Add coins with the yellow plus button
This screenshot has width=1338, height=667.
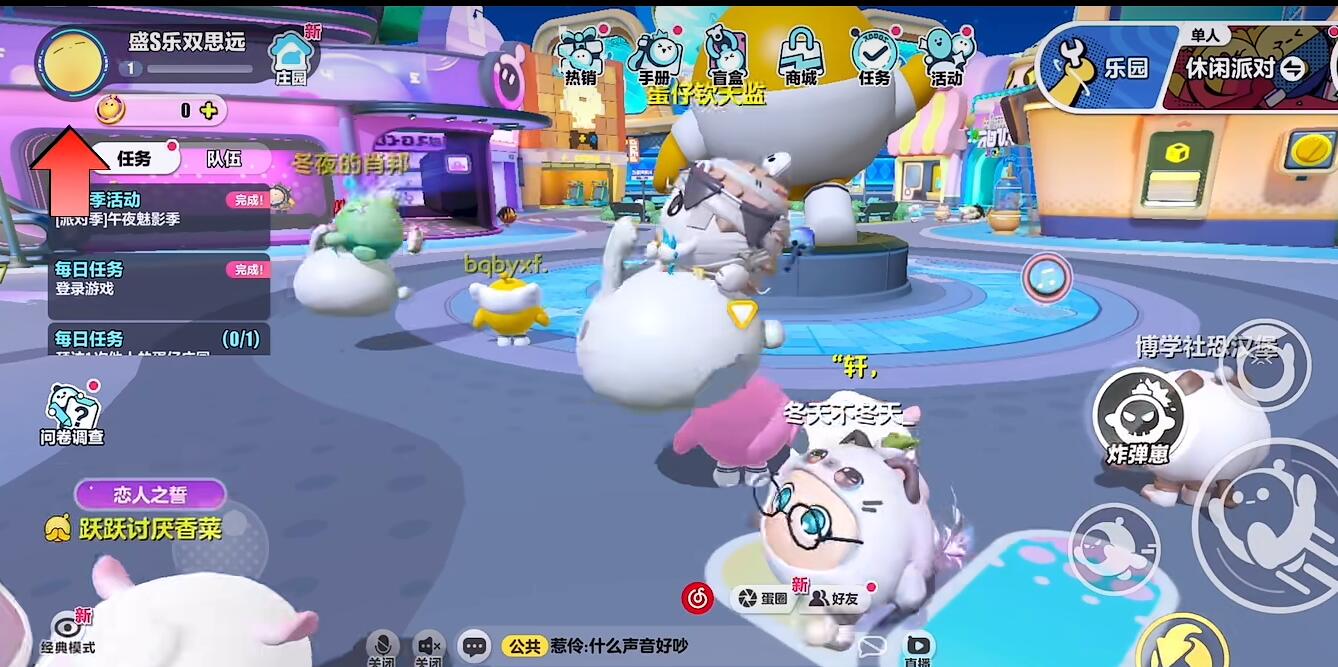pos(208,110)
